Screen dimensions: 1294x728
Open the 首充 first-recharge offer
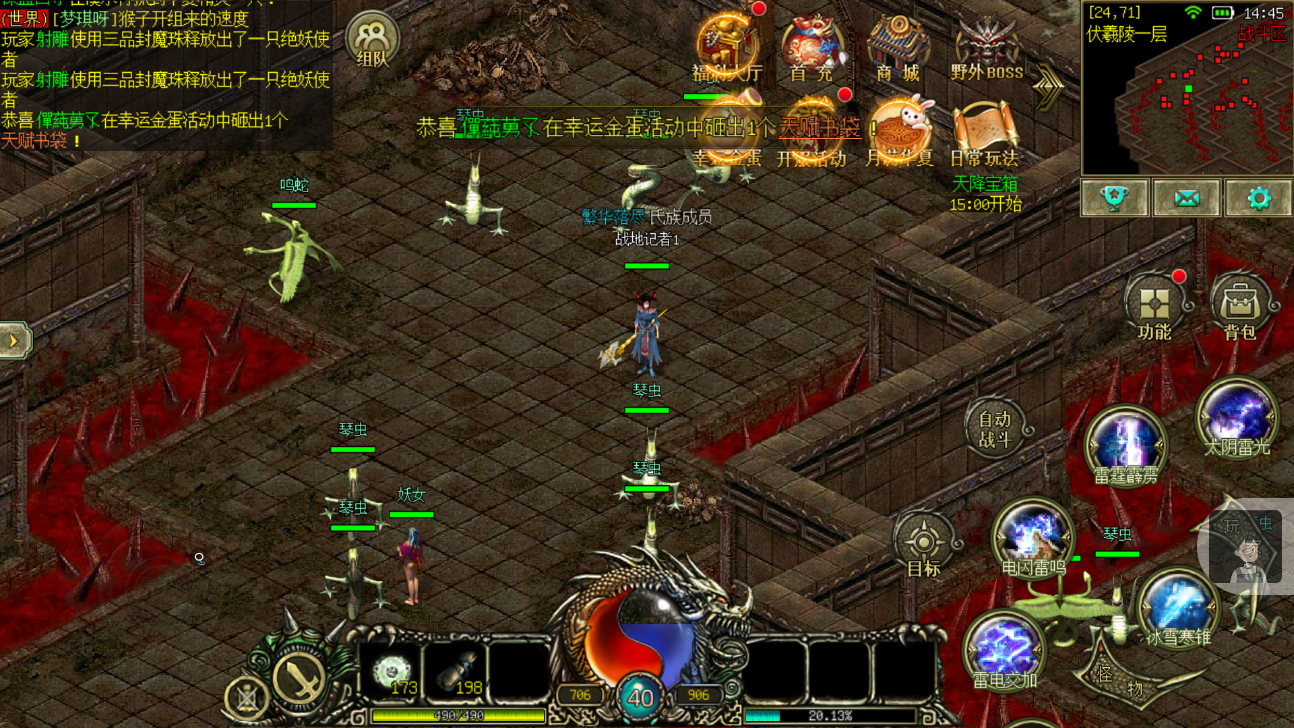click(x=811, y=45)
